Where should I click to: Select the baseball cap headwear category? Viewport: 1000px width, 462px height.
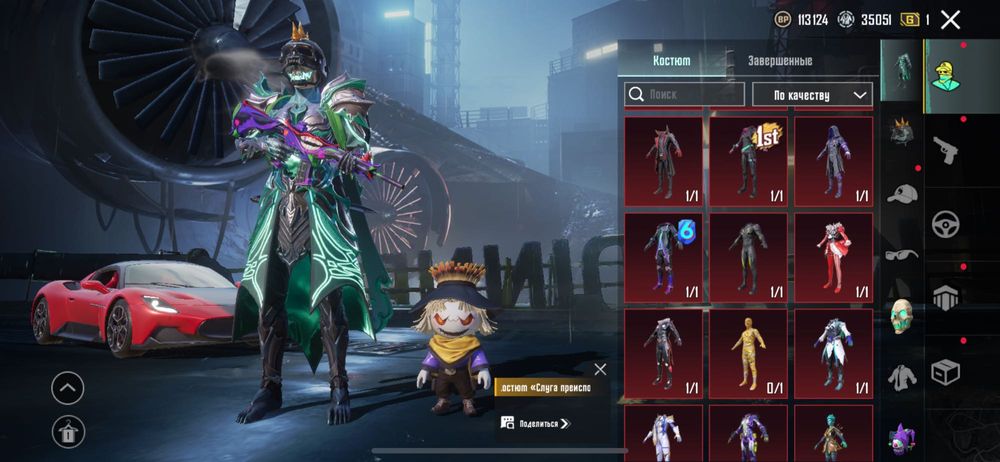pyautogui.click(x=902, y=194)
